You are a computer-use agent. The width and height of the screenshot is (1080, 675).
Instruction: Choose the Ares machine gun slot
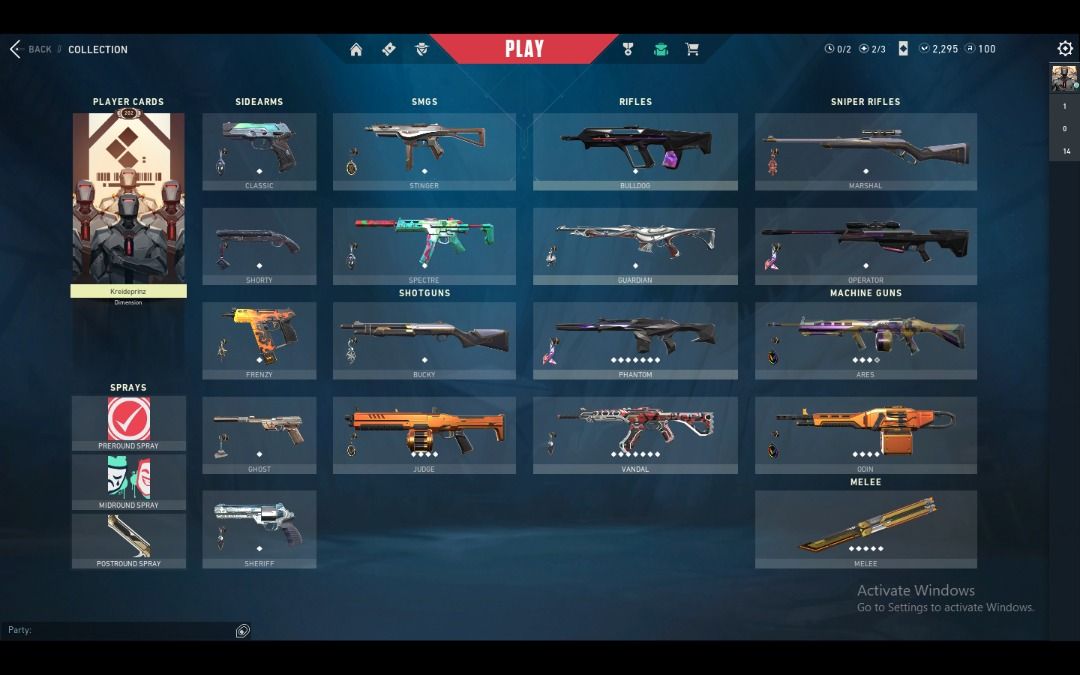coord(865,340)
